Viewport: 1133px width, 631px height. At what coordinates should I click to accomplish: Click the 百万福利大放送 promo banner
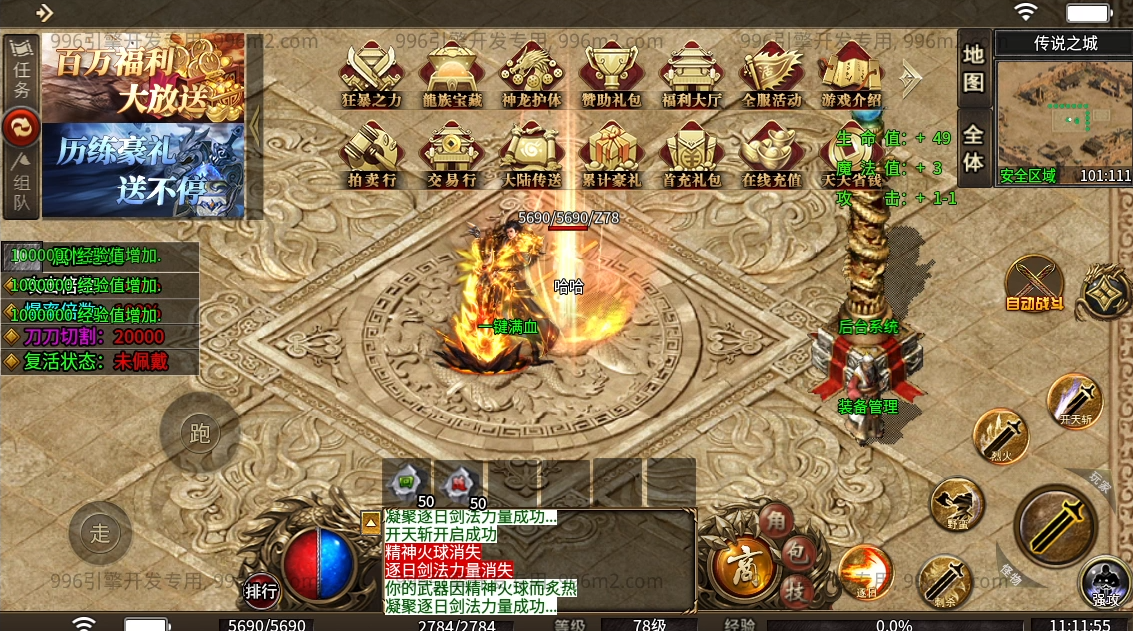pos(143,79)
